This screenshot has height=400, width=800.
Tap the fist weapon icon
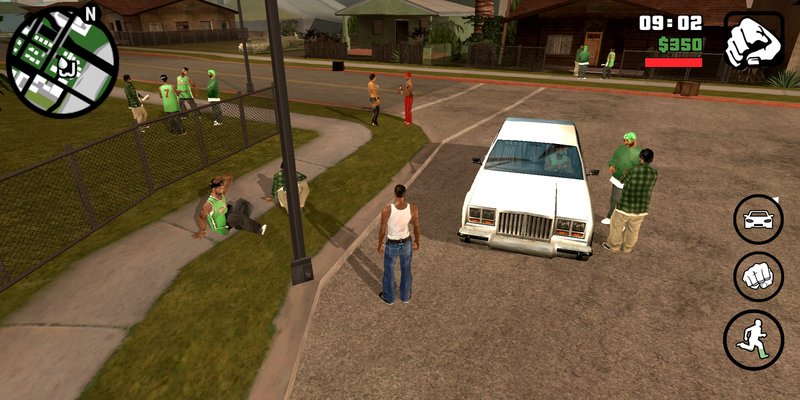pos(754,41)
